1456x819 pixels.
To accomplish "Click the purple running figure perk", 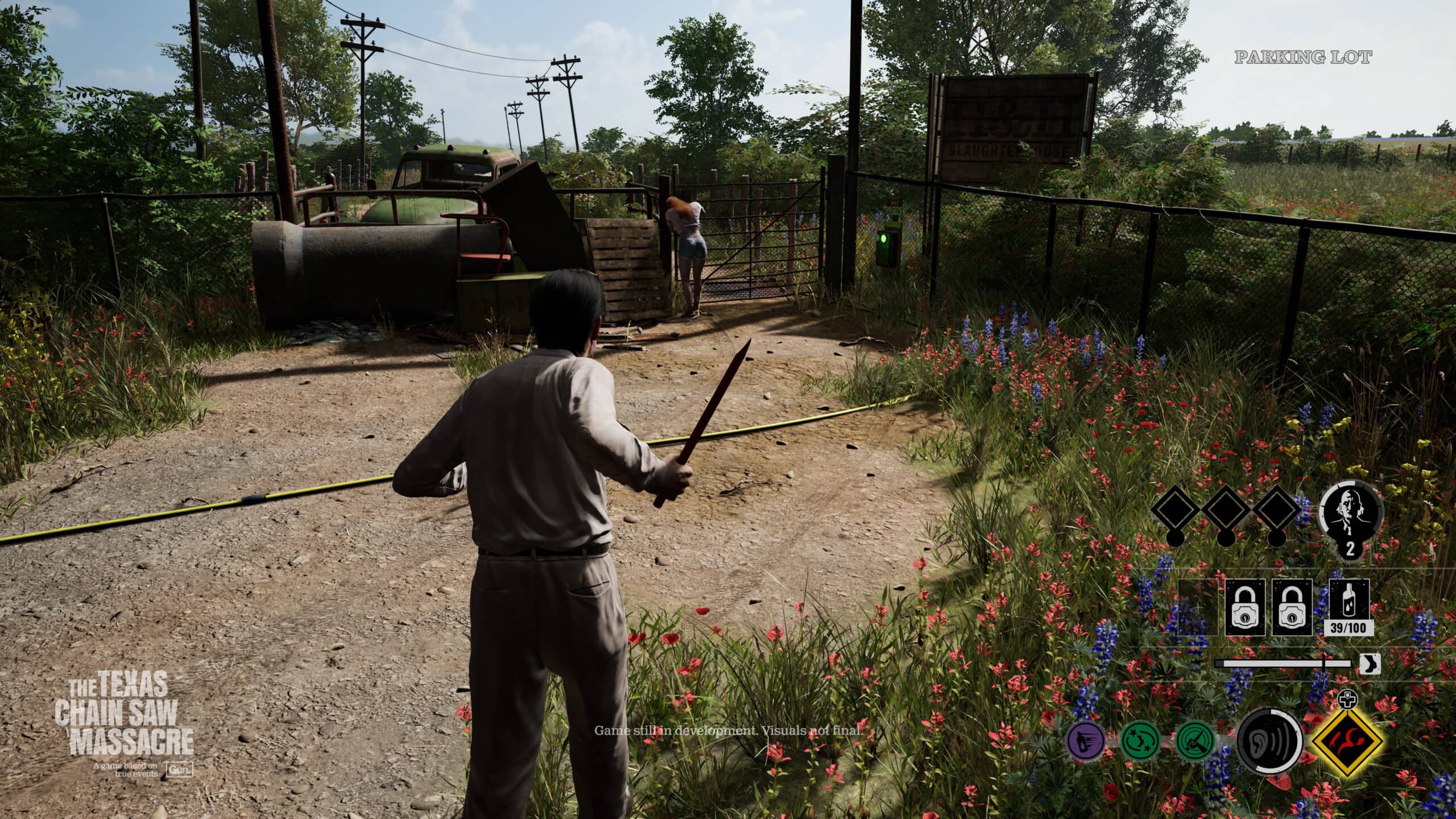I will (1086, 756).
